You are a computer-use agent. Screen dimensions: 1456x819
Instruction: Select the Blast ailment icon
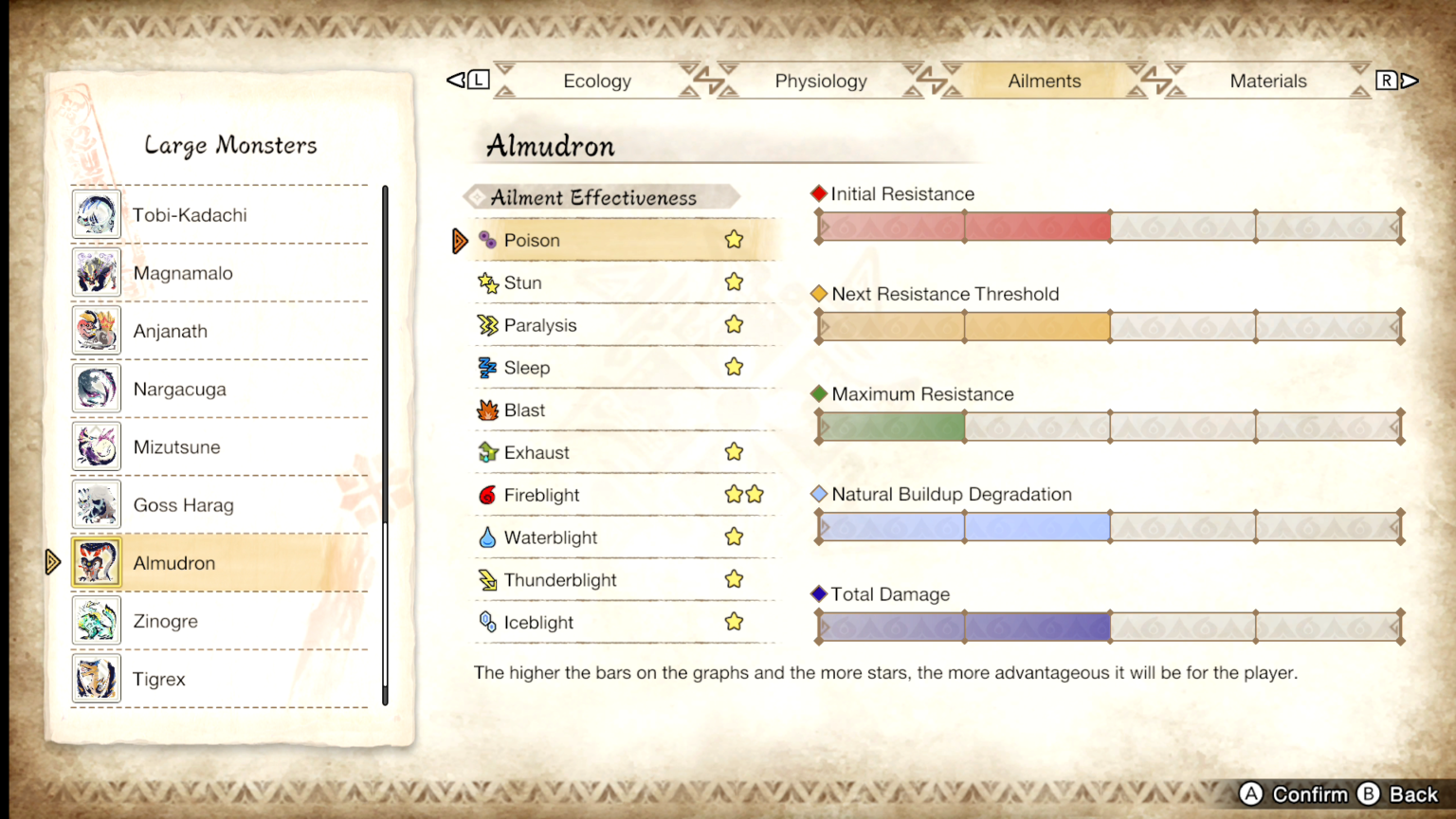pos(487,409)
